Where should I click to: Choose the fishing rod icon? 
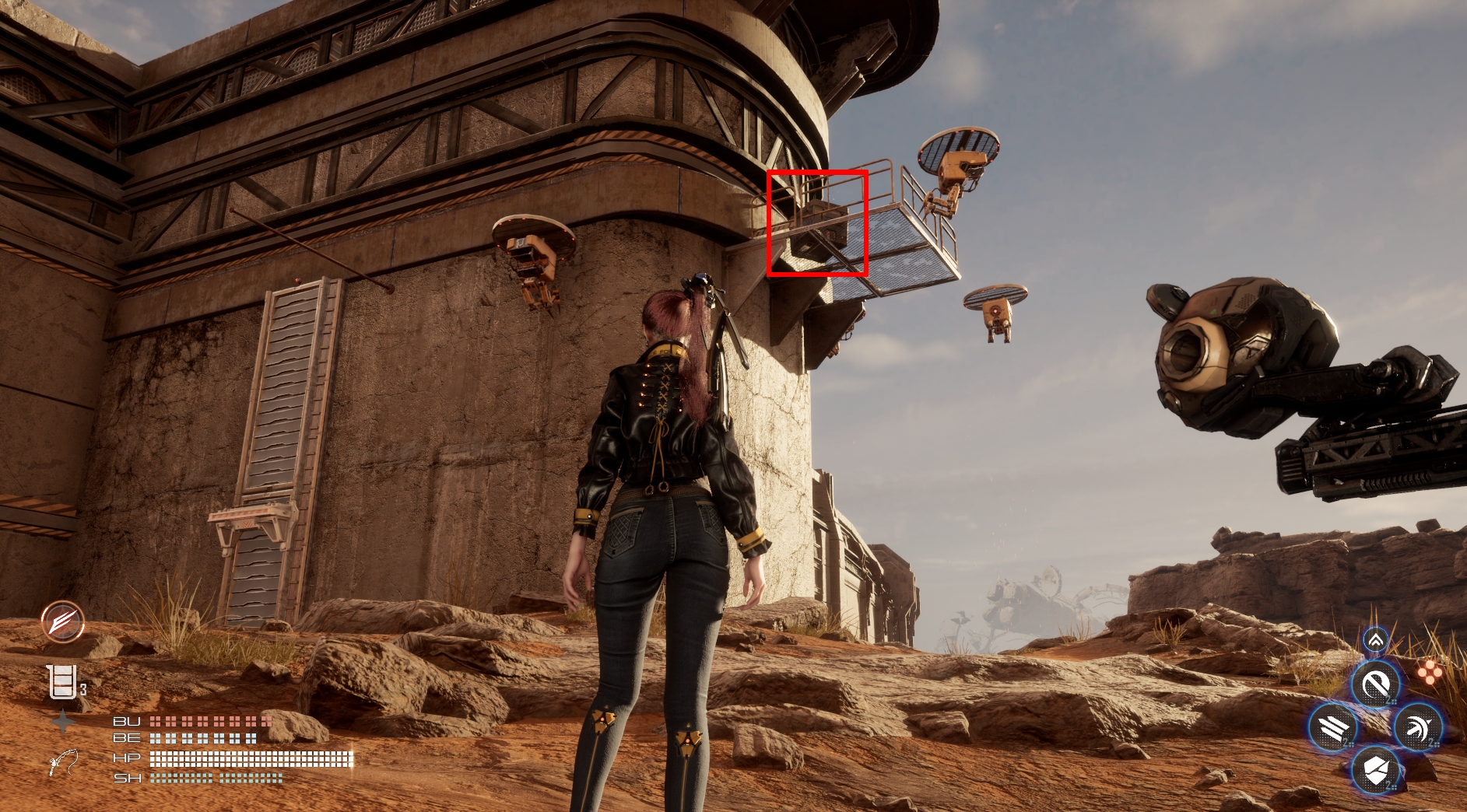click(x=63, y=761)
